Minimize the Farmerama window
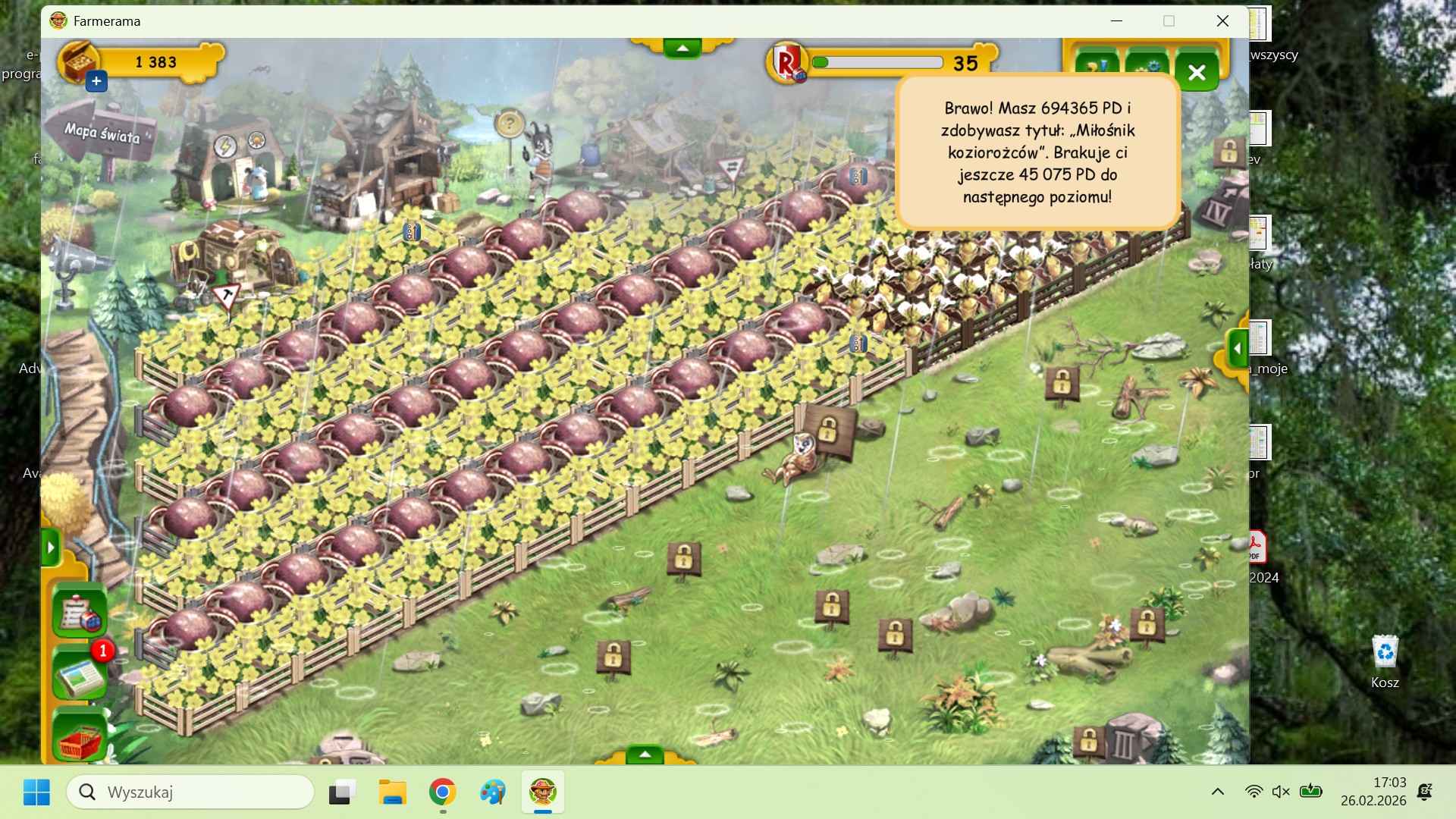The height and width of the screenshot is (819, 1456). pyautogui.click(x=1116, y=21)
